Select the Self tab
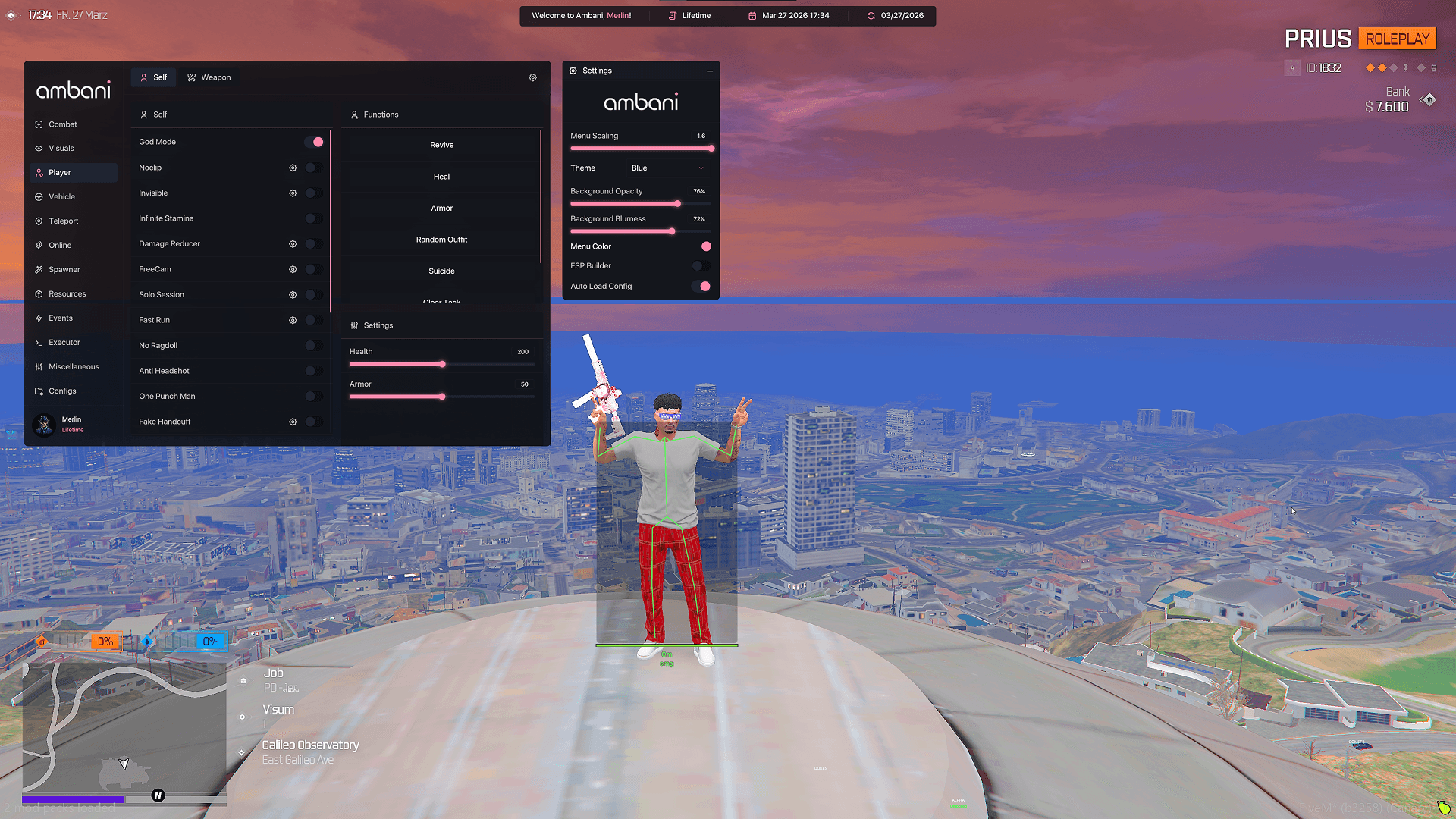 pos(153,77)
